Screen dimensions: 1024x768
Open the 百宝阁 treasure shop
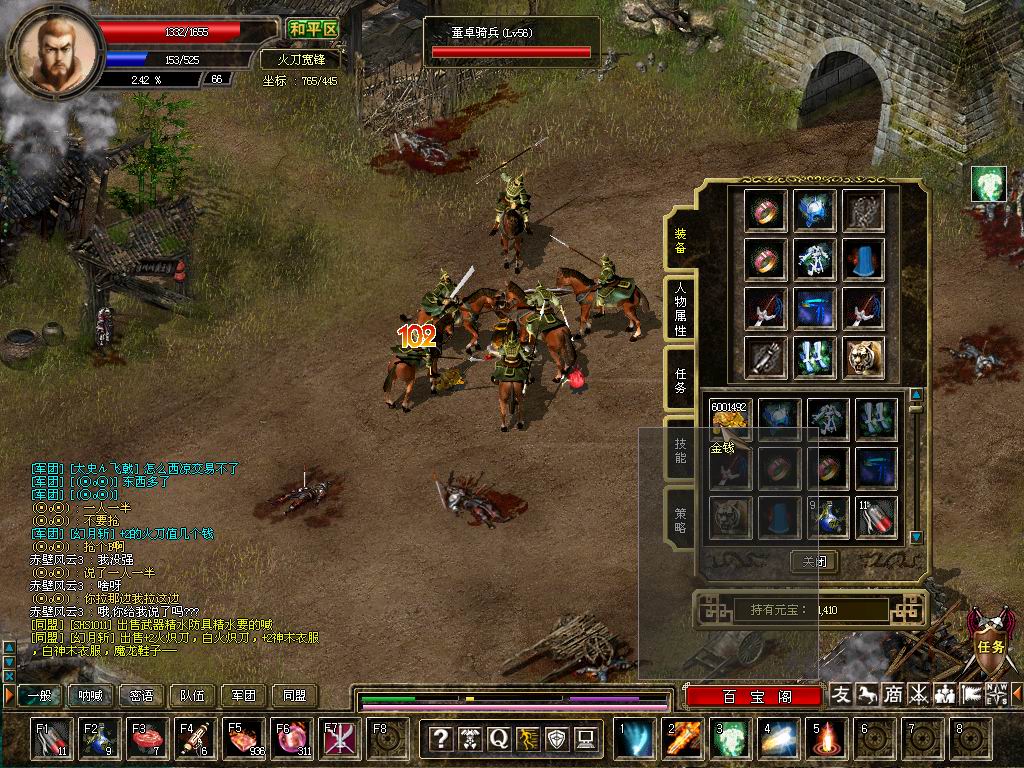(755, 696)
